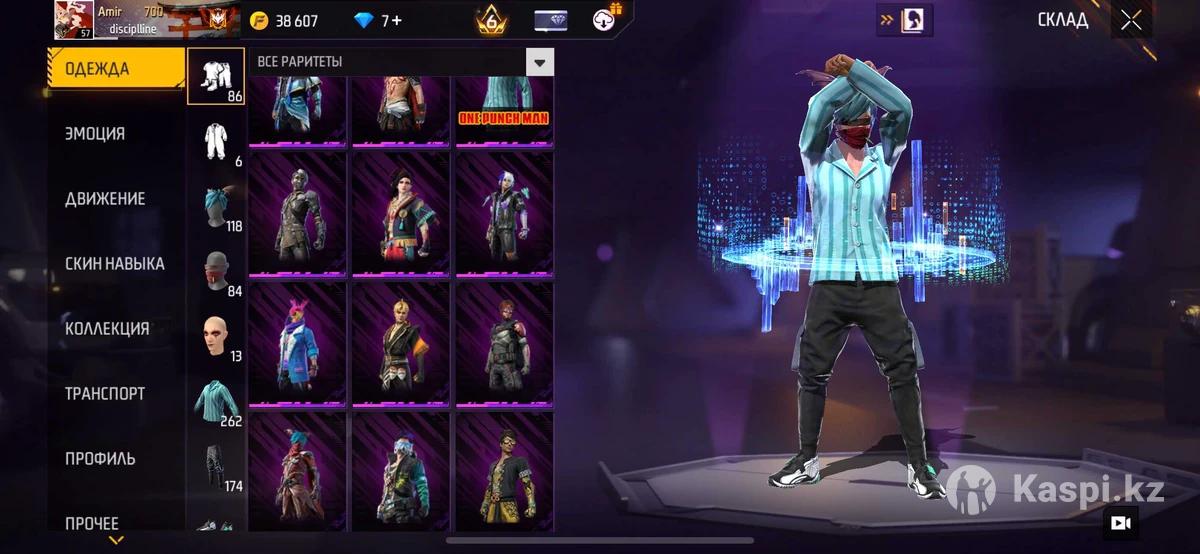Select the face mask subcategory icon
This screenshot has height=554, width=1200.
click(x=216, y=271)
